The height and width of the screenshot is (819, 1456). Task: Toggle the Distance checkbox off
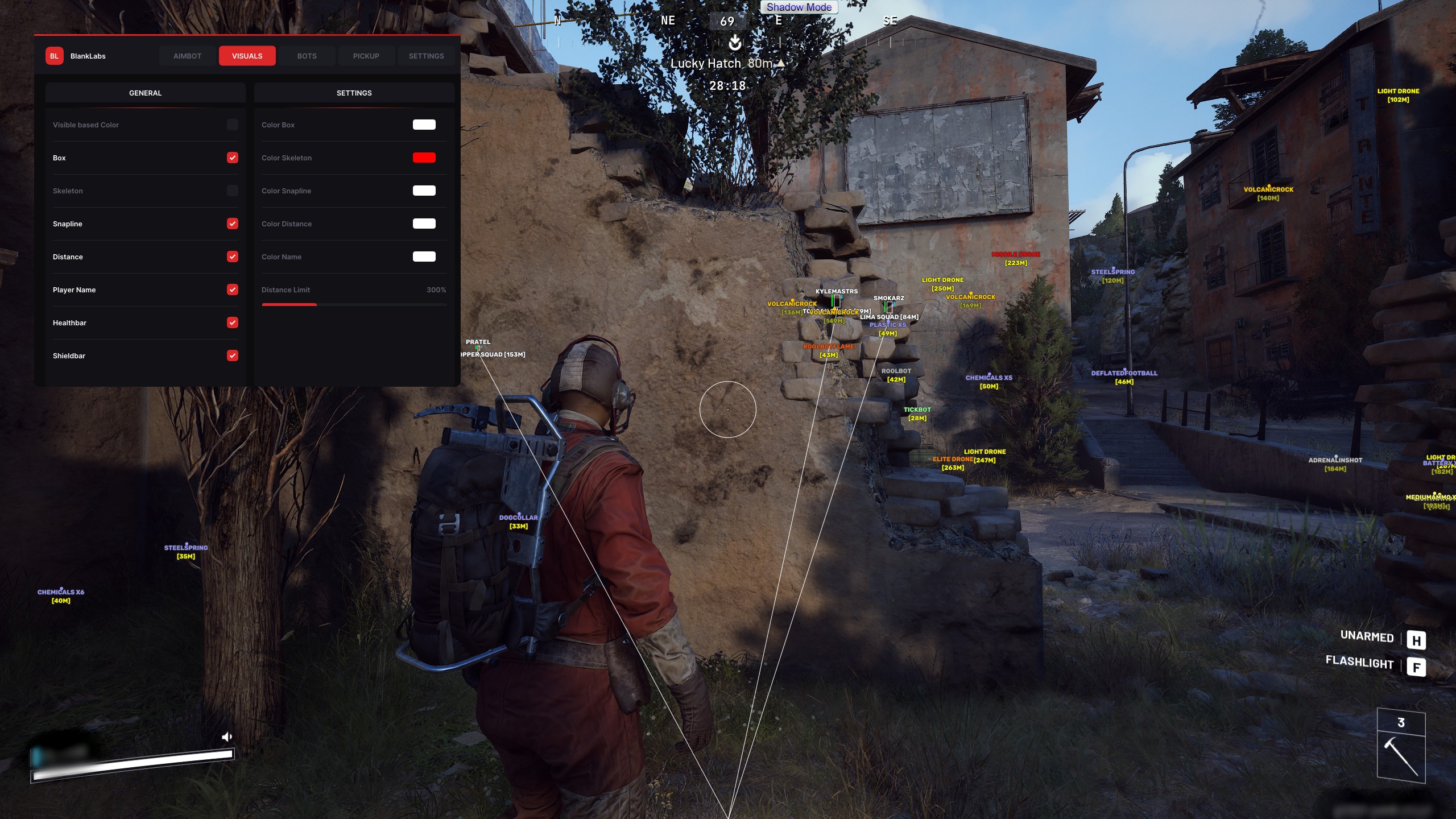(x=232, y=257)
